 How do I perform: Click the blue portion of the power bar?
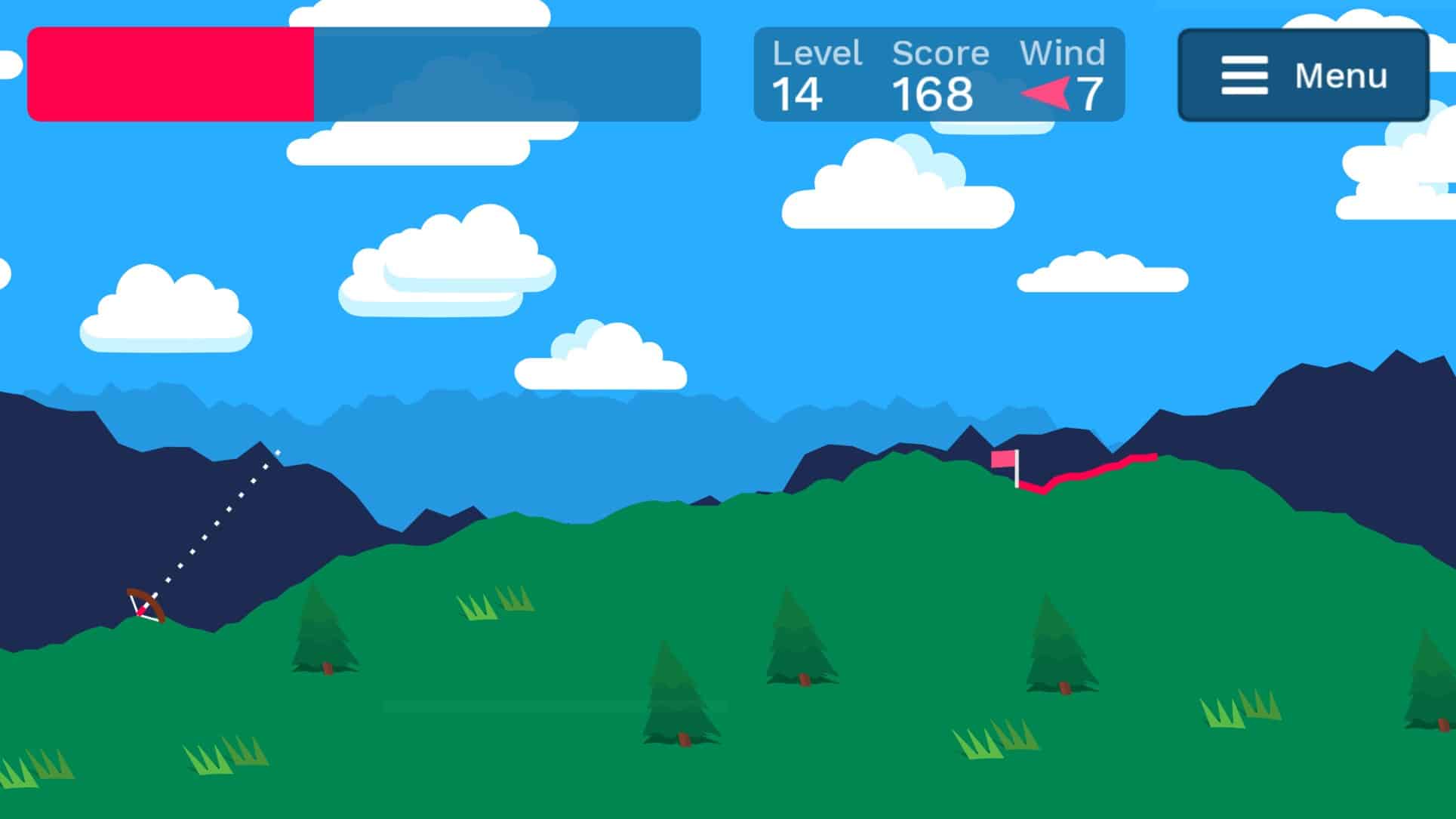pyautogui.click(x=506, y=73)
